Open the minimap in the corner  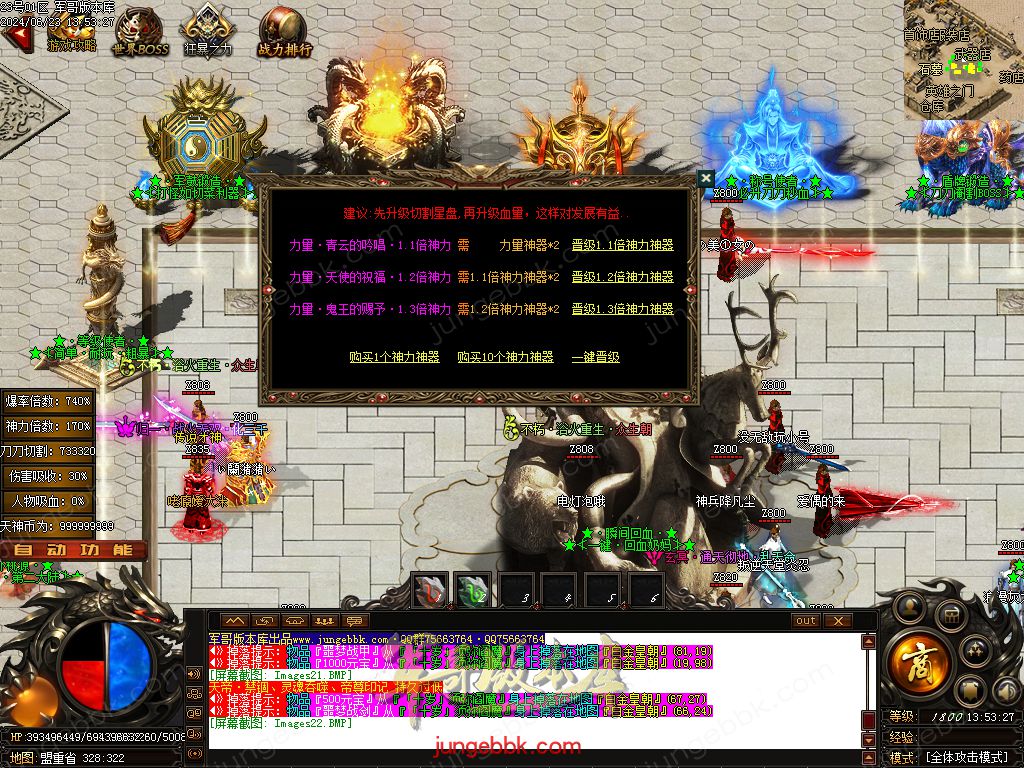[x=963, y=60]
